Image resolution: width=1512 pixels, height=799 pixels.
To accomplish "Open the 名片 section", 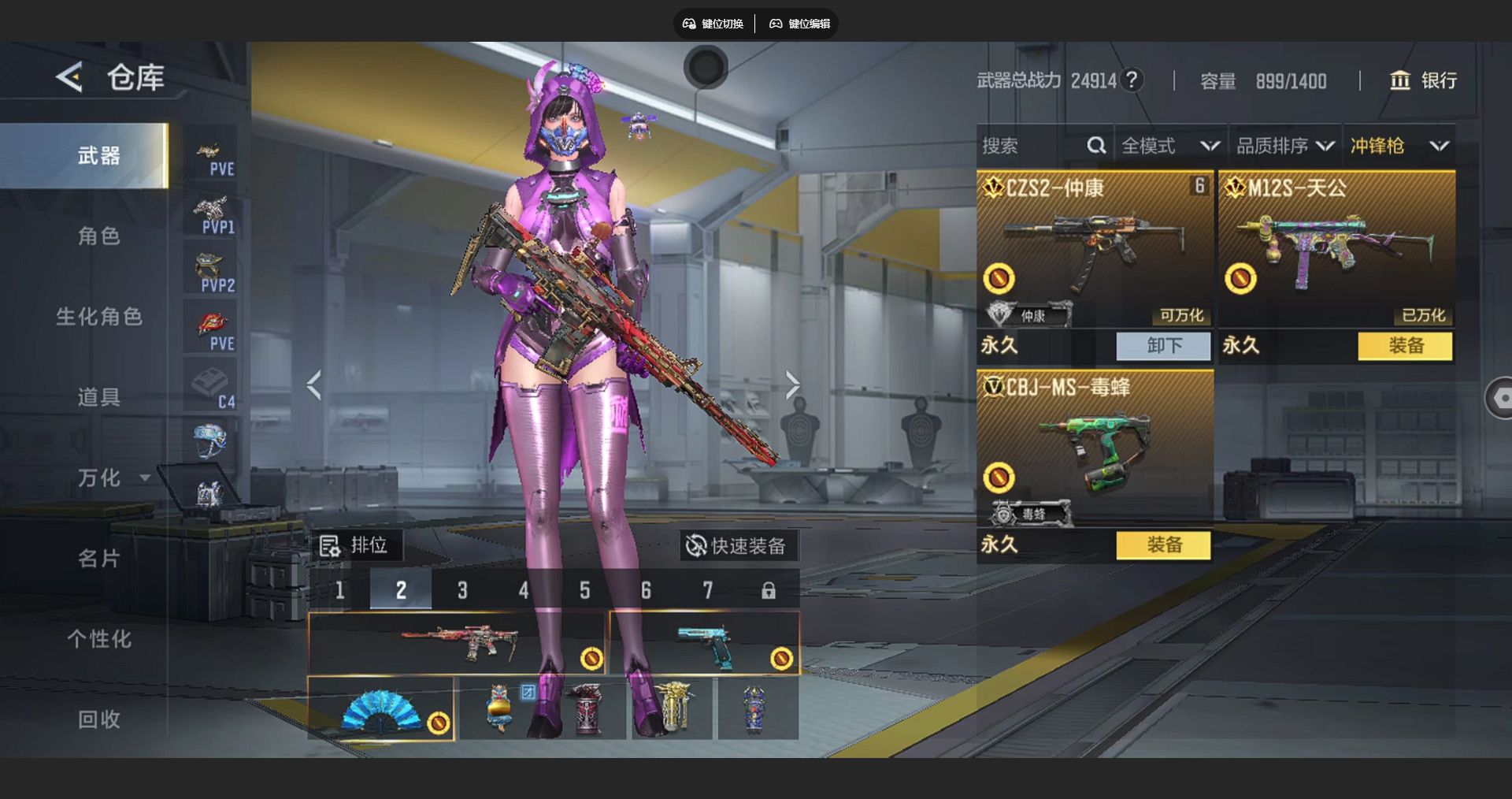I will (98, 559).
